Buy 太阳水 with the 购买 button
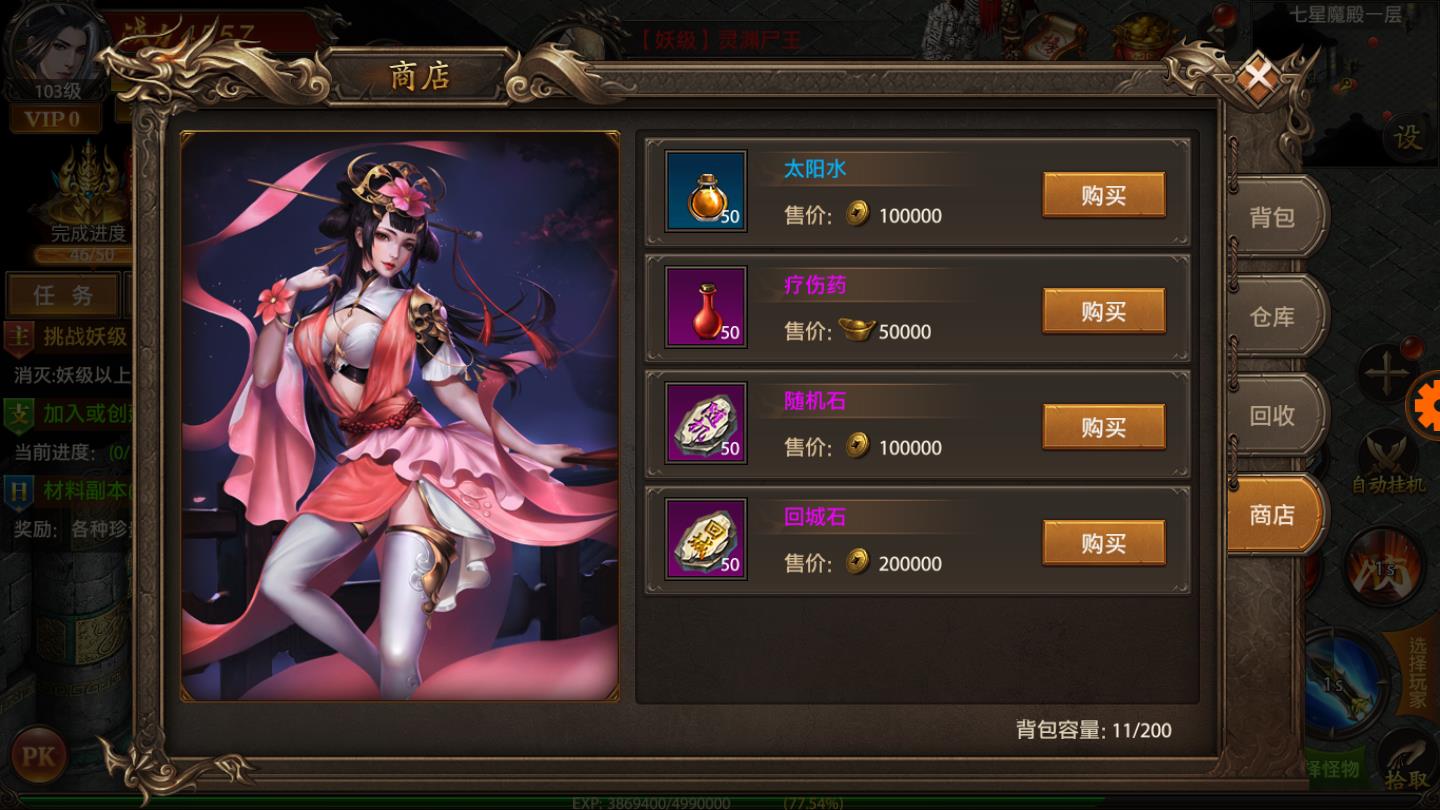 (x=1104, y=195)
